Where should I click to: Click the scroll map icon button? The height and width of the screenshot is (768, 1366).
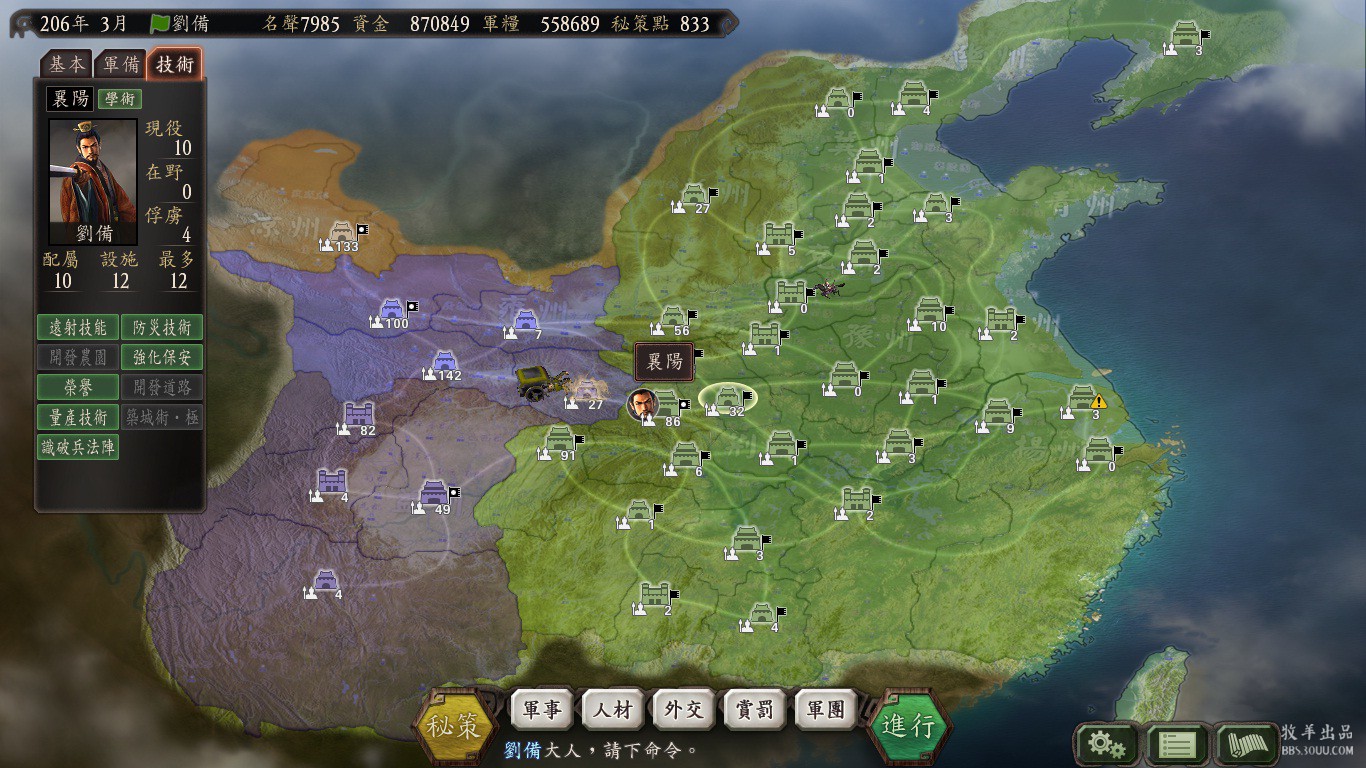(x=1247, y=744)
